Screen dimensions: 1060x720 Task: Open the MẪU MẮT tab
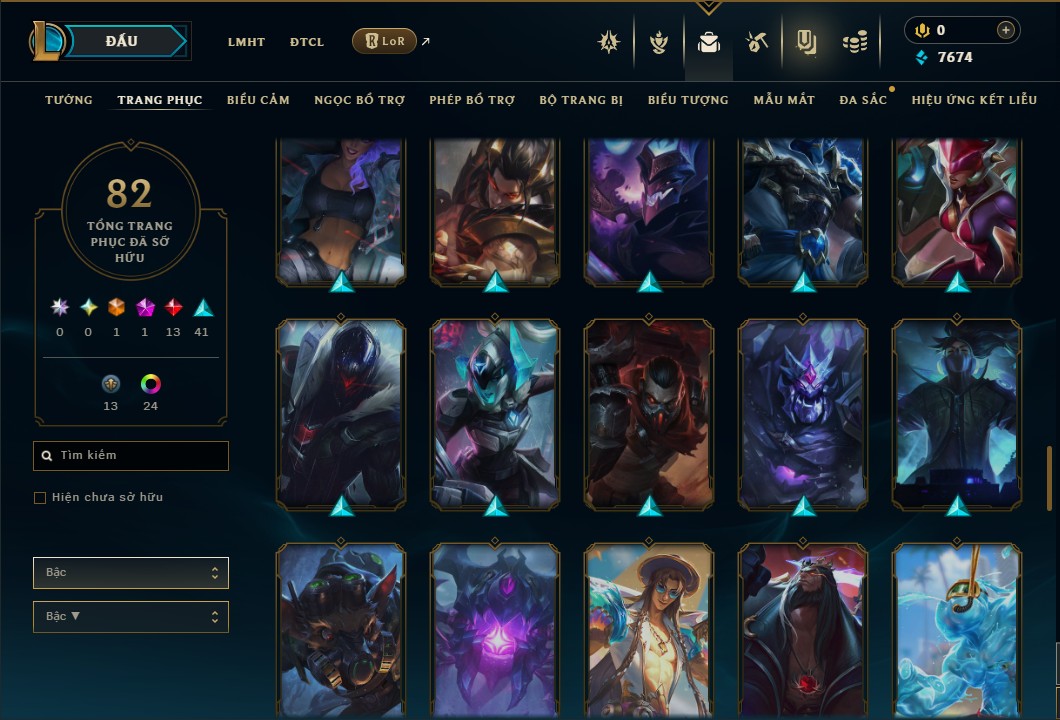[x=784, y=100]
